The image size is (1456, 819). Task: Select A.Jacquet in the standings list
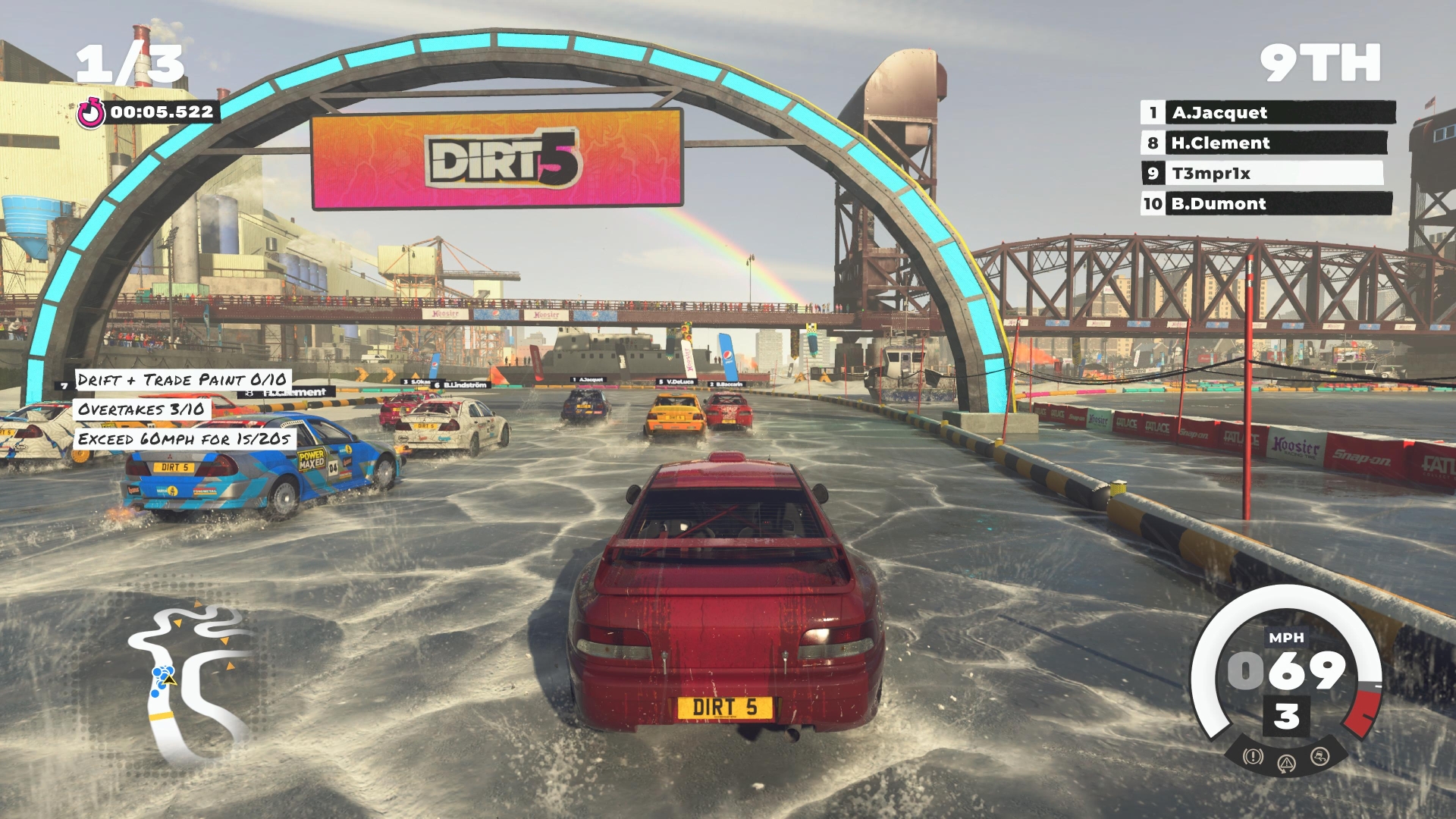pos(1267,113)
